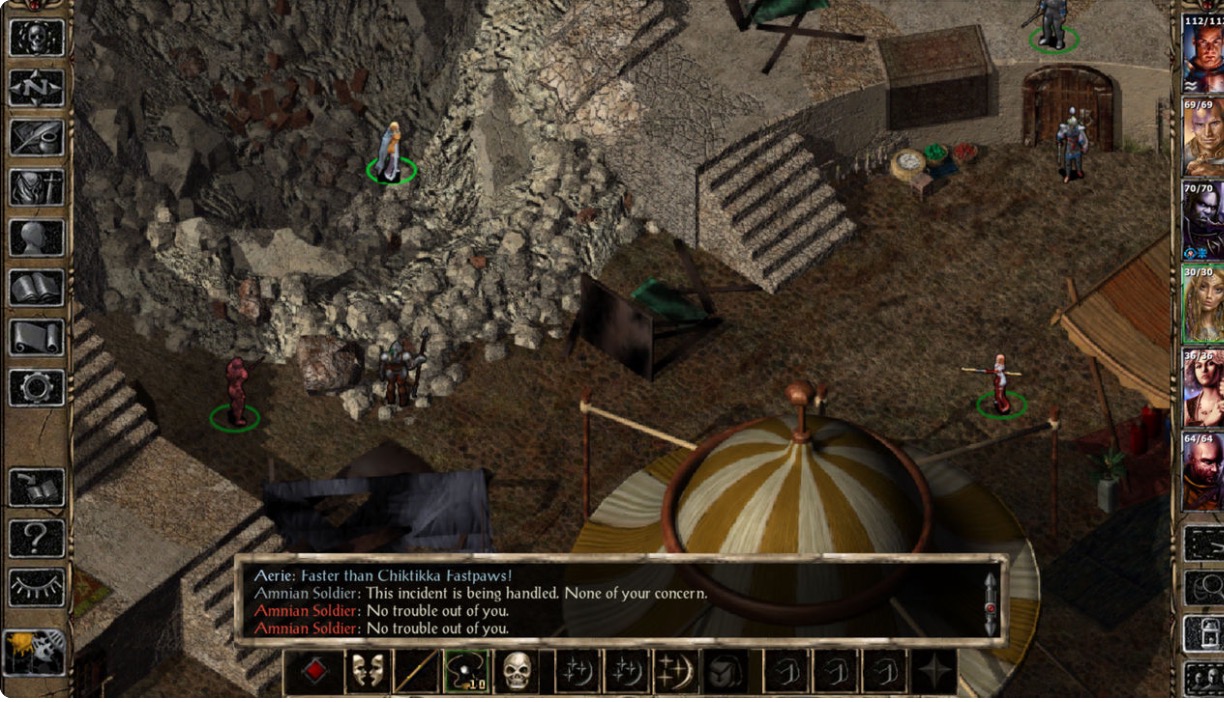Select the sling slot with 10 bullets
This screenshot has height=702, width=1224.
pos(466,672)
